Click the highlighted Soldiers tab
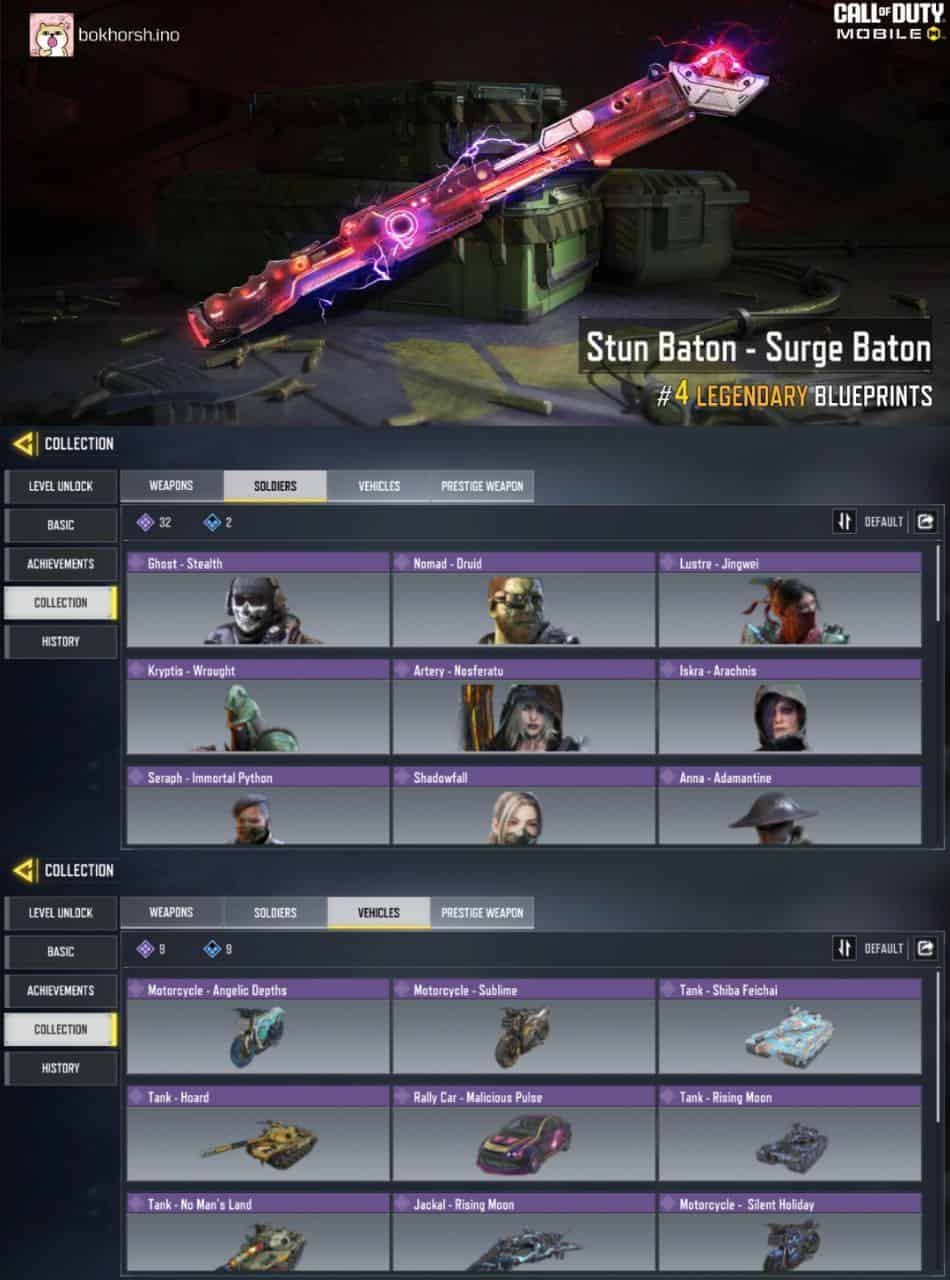The image size is (950, 1280). click(x=275, y=486)
